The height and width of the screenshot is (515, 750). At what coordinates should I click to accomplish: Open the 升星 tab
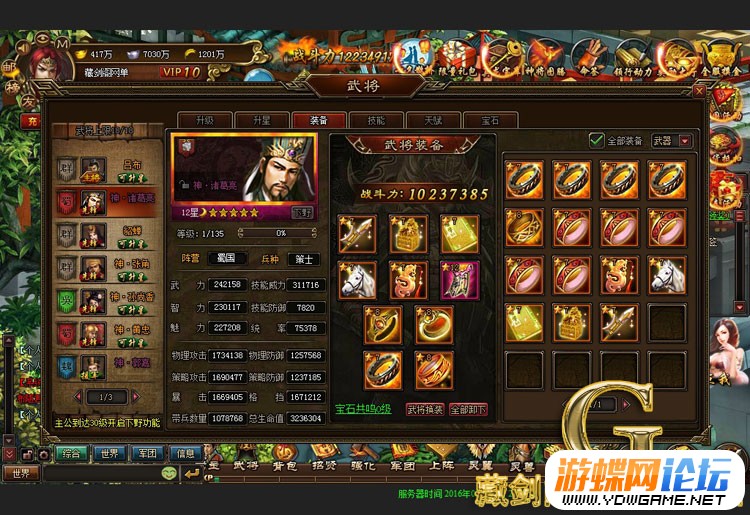tap(261, 119)
